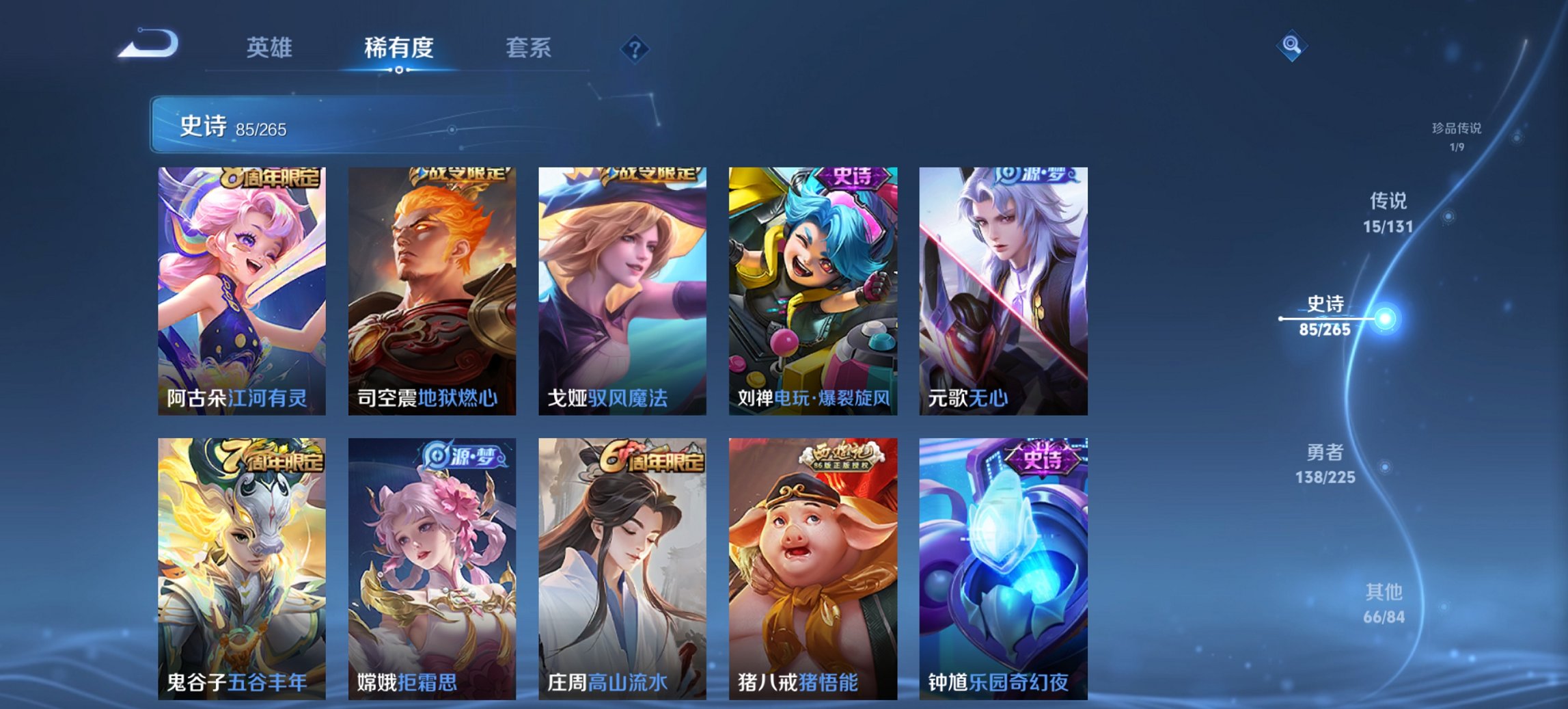Click the help question mark icon

(x=636, y=49)
